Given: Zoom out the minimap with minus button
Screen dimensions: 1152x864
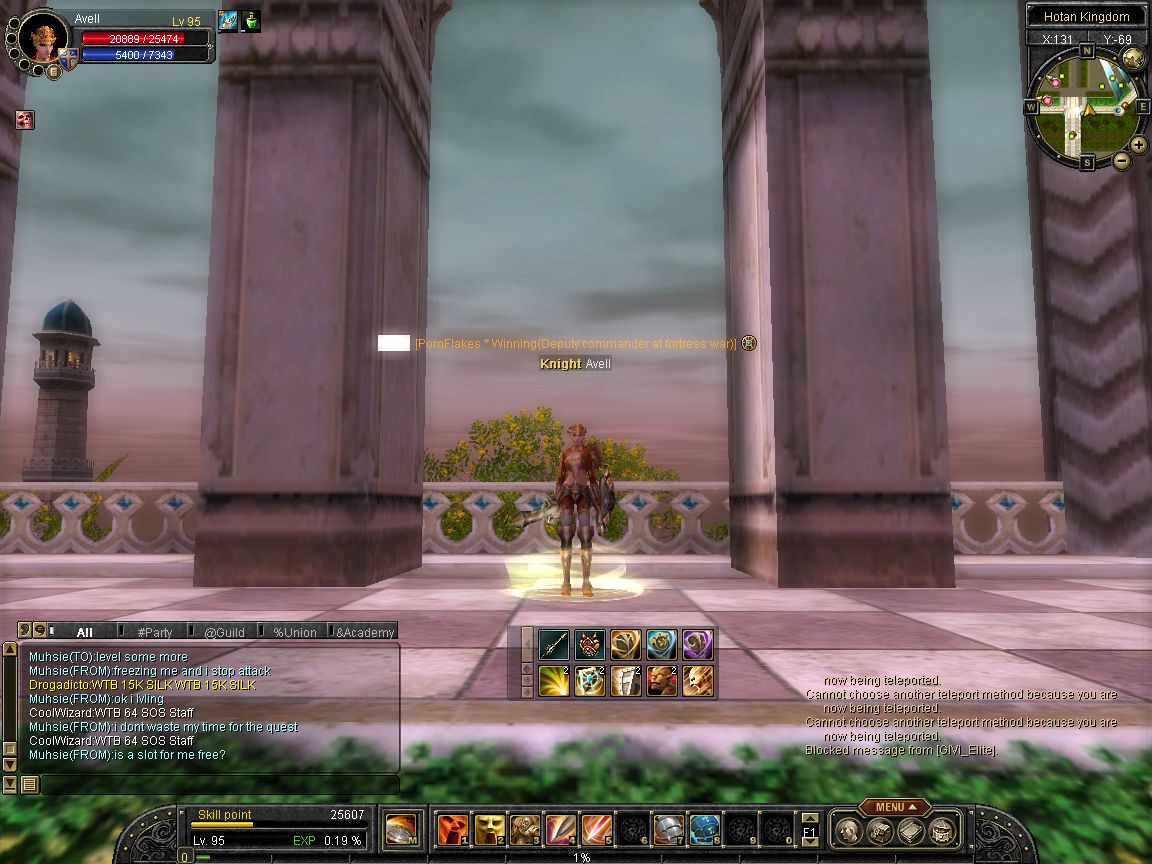Looking at the screenshot, I should coord(1121,160).
